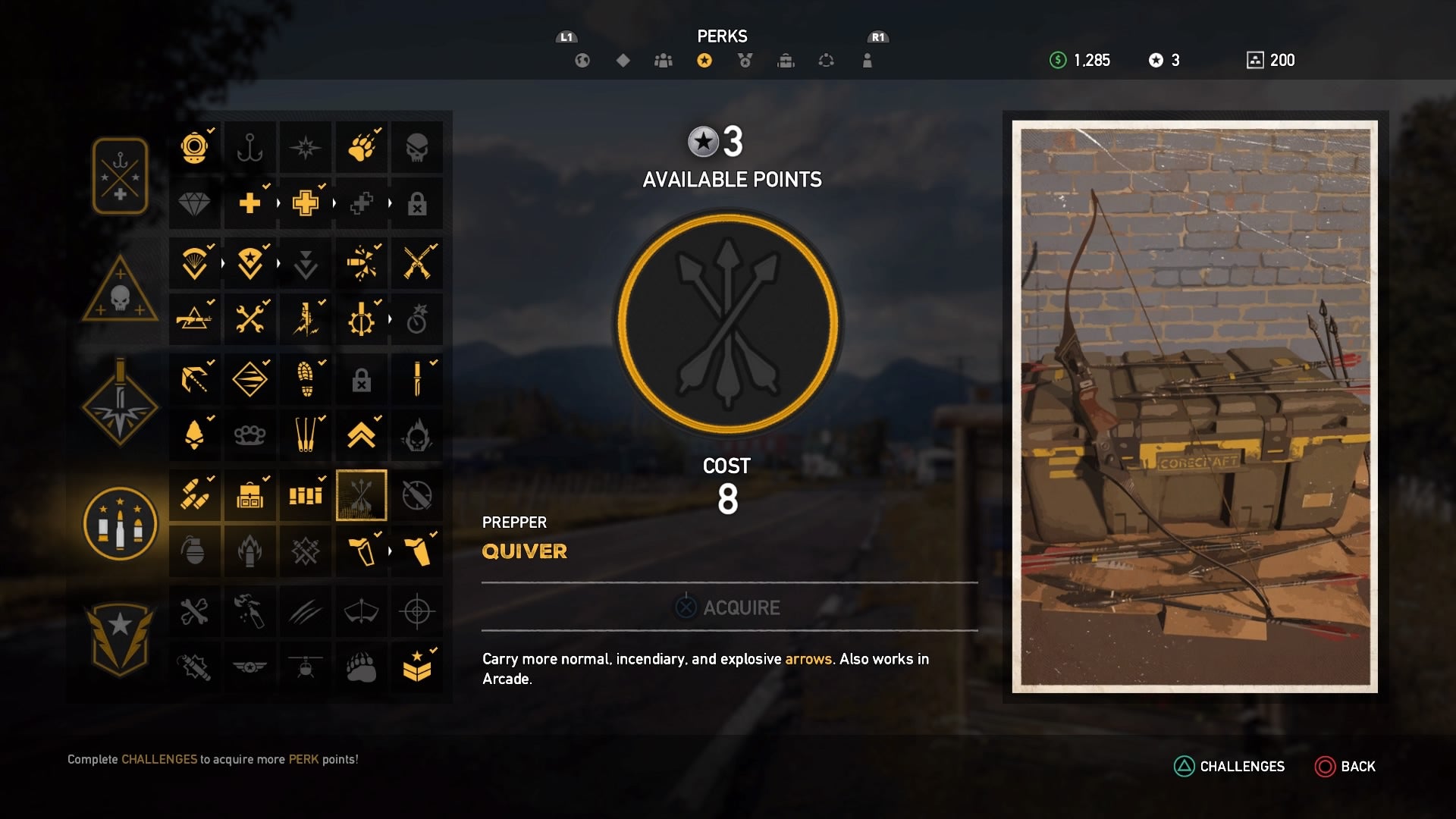1456x819 pixels.
Task: Select the grenade perk icon
Action: 195,551
